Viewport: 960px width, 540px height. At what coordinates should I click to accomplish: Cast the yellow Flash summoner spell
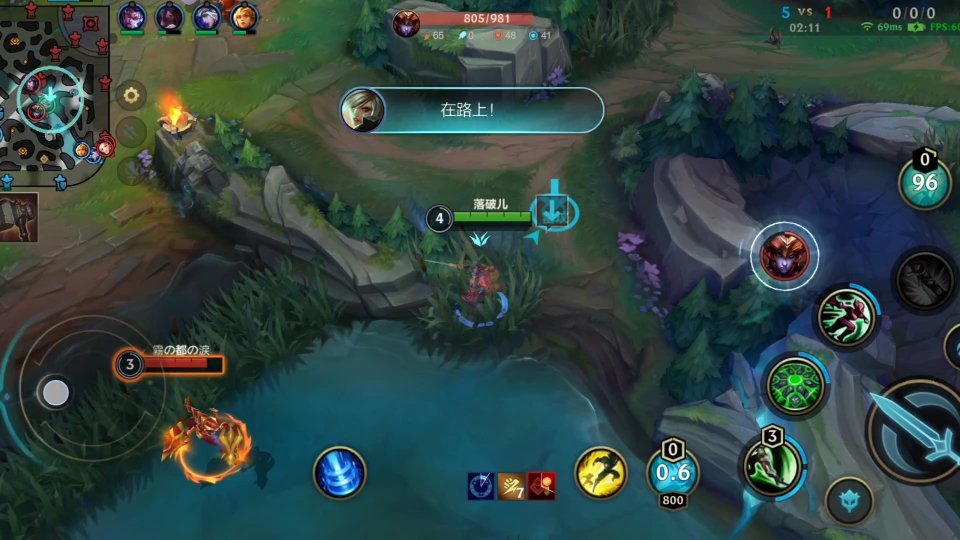[600, 472]
